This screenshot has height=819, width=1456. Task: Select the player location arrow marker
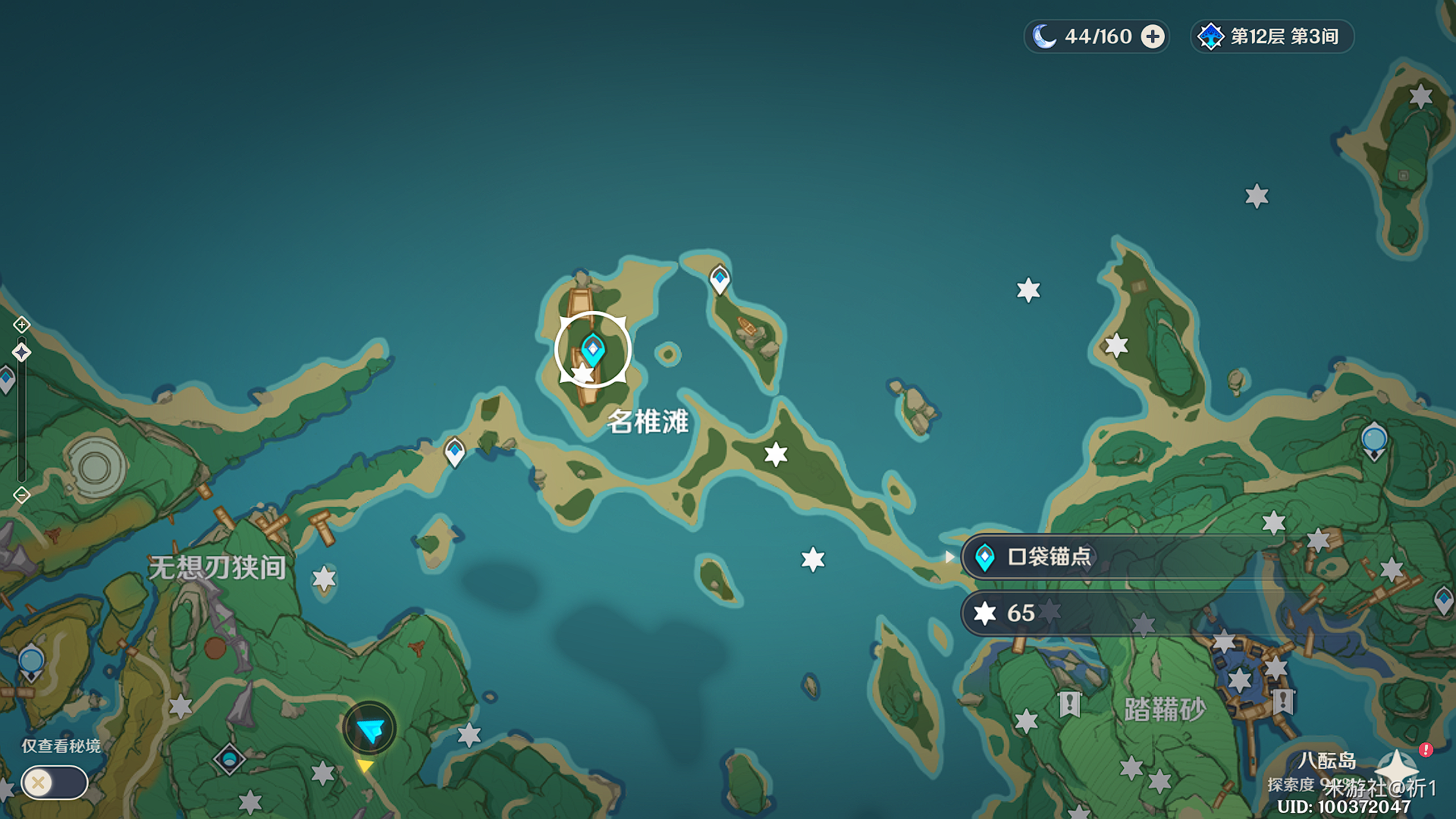point(370,730)
